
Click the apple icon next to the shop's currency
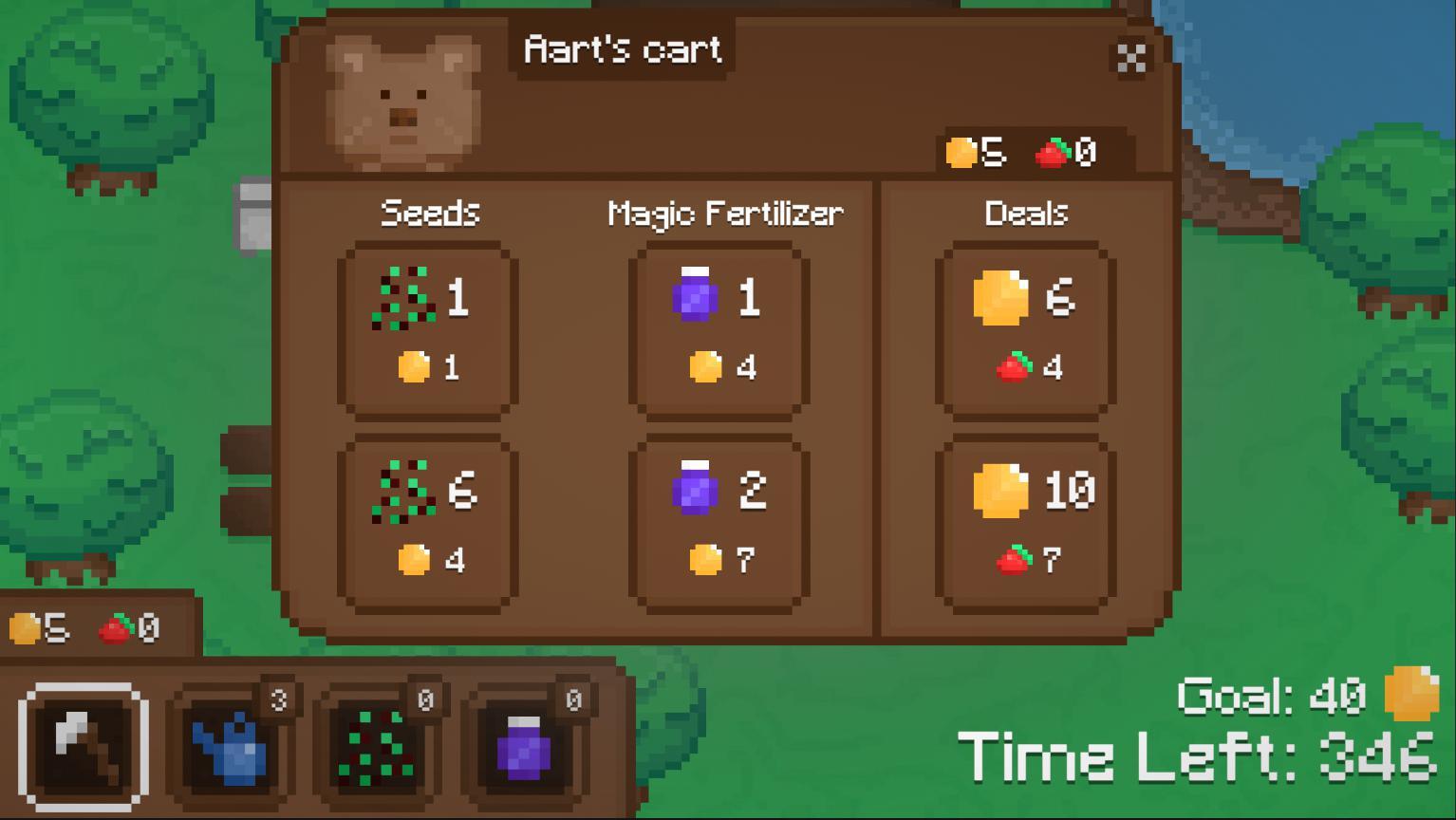pyautogui.click(x=1054, y=152)
